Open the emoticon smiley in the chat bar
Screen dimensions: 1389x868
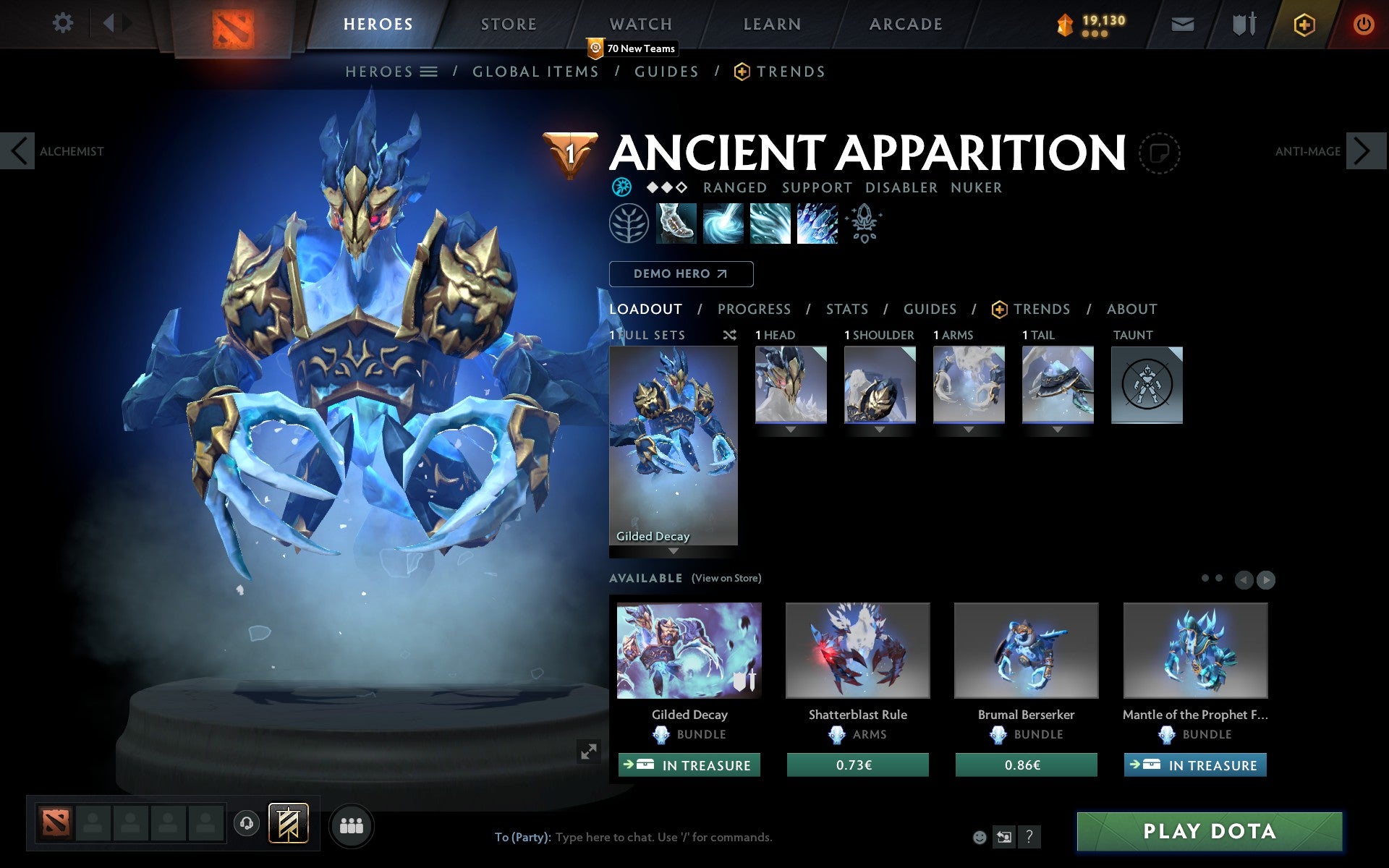click(980, 838)
